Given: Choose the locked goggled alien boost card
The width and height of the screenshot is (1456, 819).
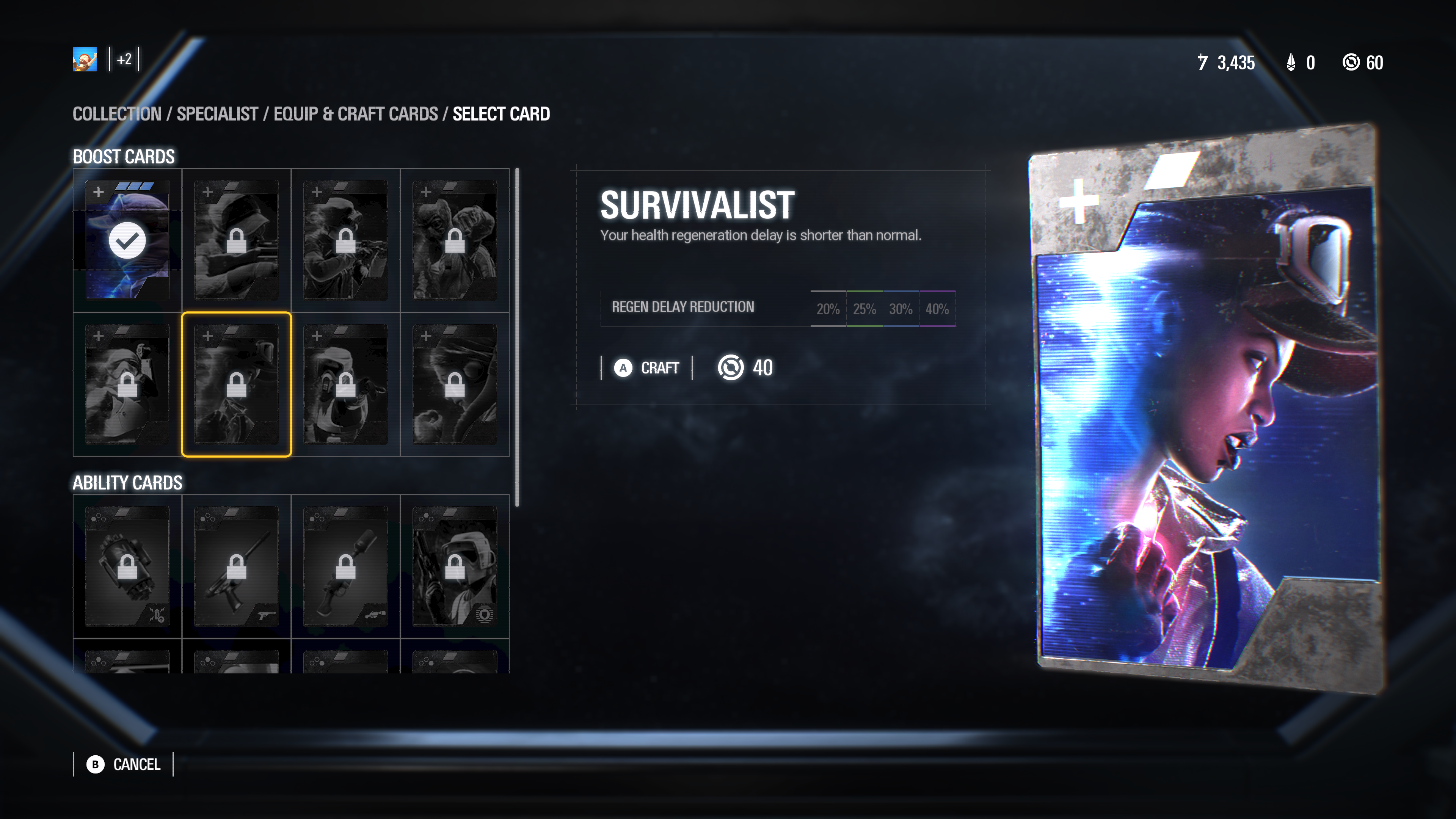Looking at the screenshot, I should tap(455, 384).
